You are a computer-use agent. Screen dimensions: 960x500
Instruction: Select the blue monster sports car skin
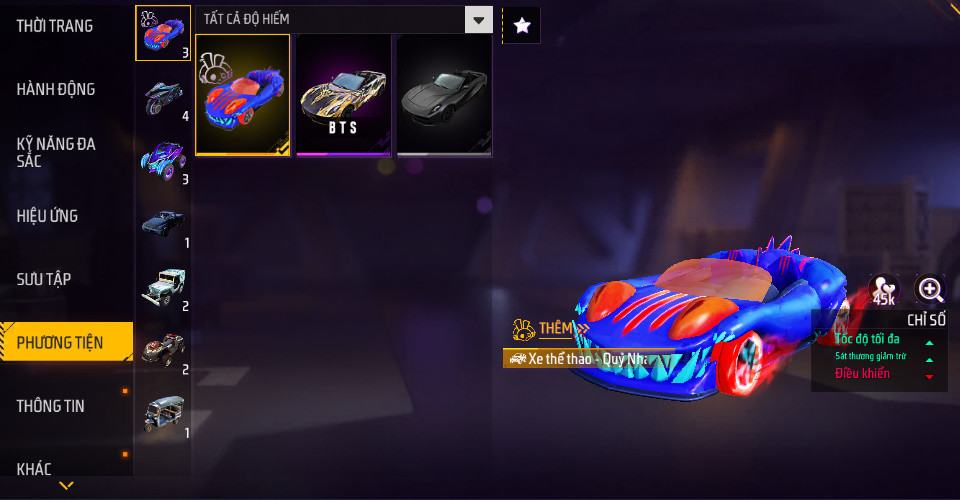coord(243,95)
